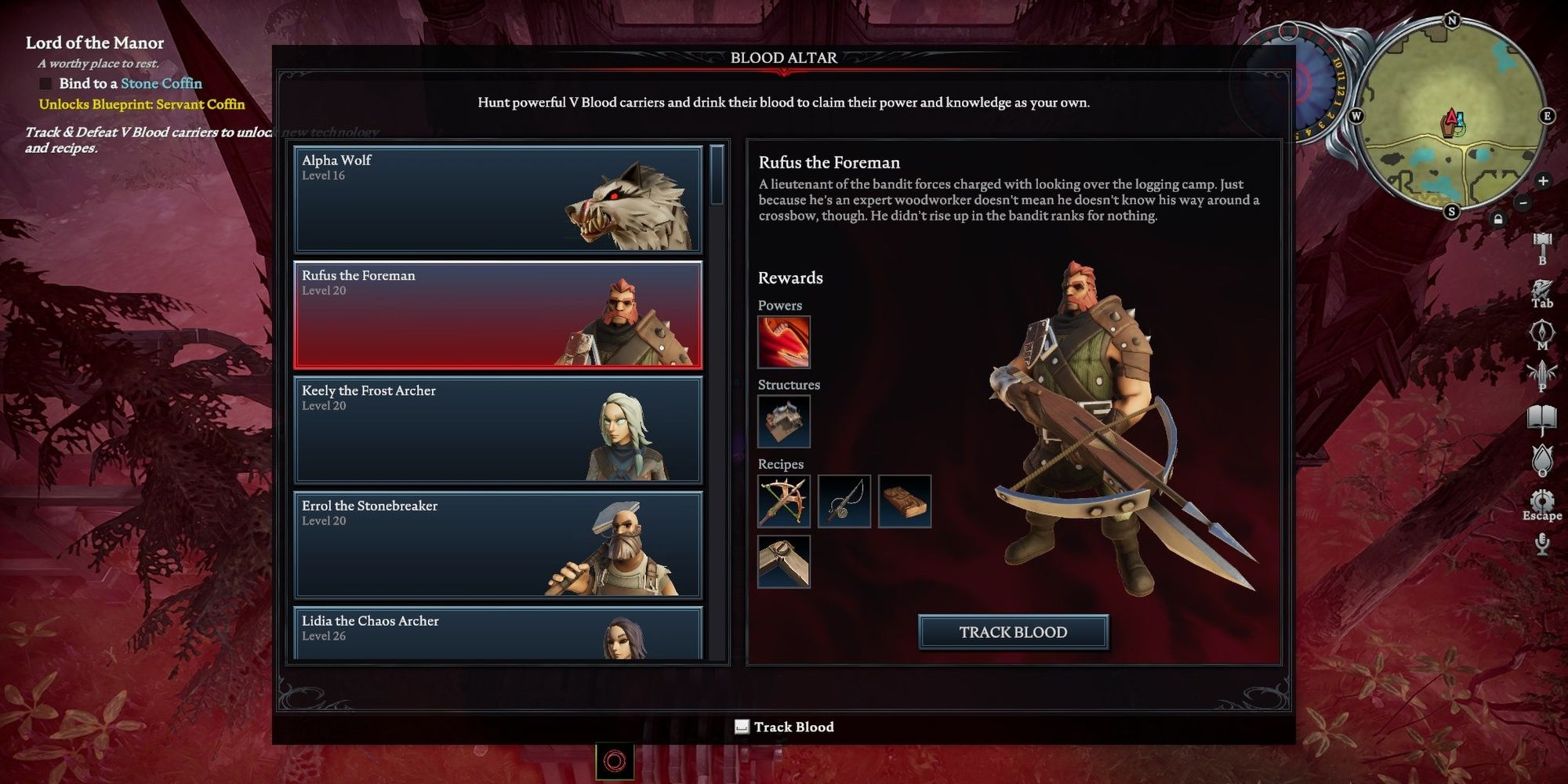The height and width of the screenshot is (784, 1568).
Task: Select Lidia the Chaos Archer entry
Action: click(497, 632)
